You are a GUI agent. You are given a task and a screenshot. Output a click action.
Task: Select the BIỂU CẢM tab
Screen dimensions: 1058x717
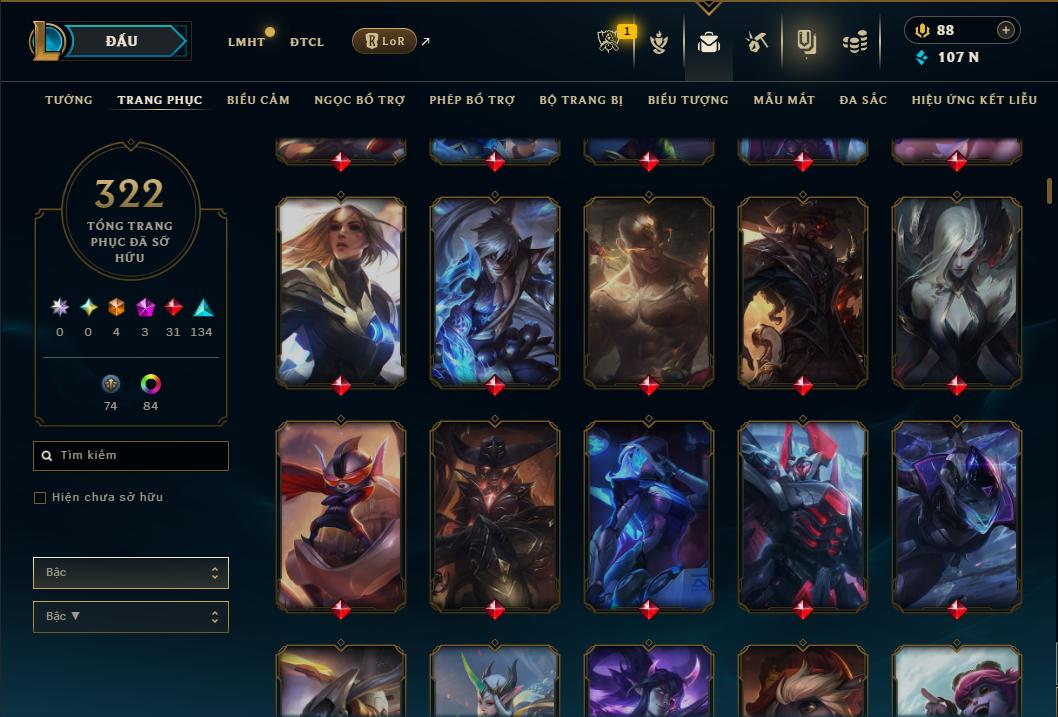(x=258, y=100)
